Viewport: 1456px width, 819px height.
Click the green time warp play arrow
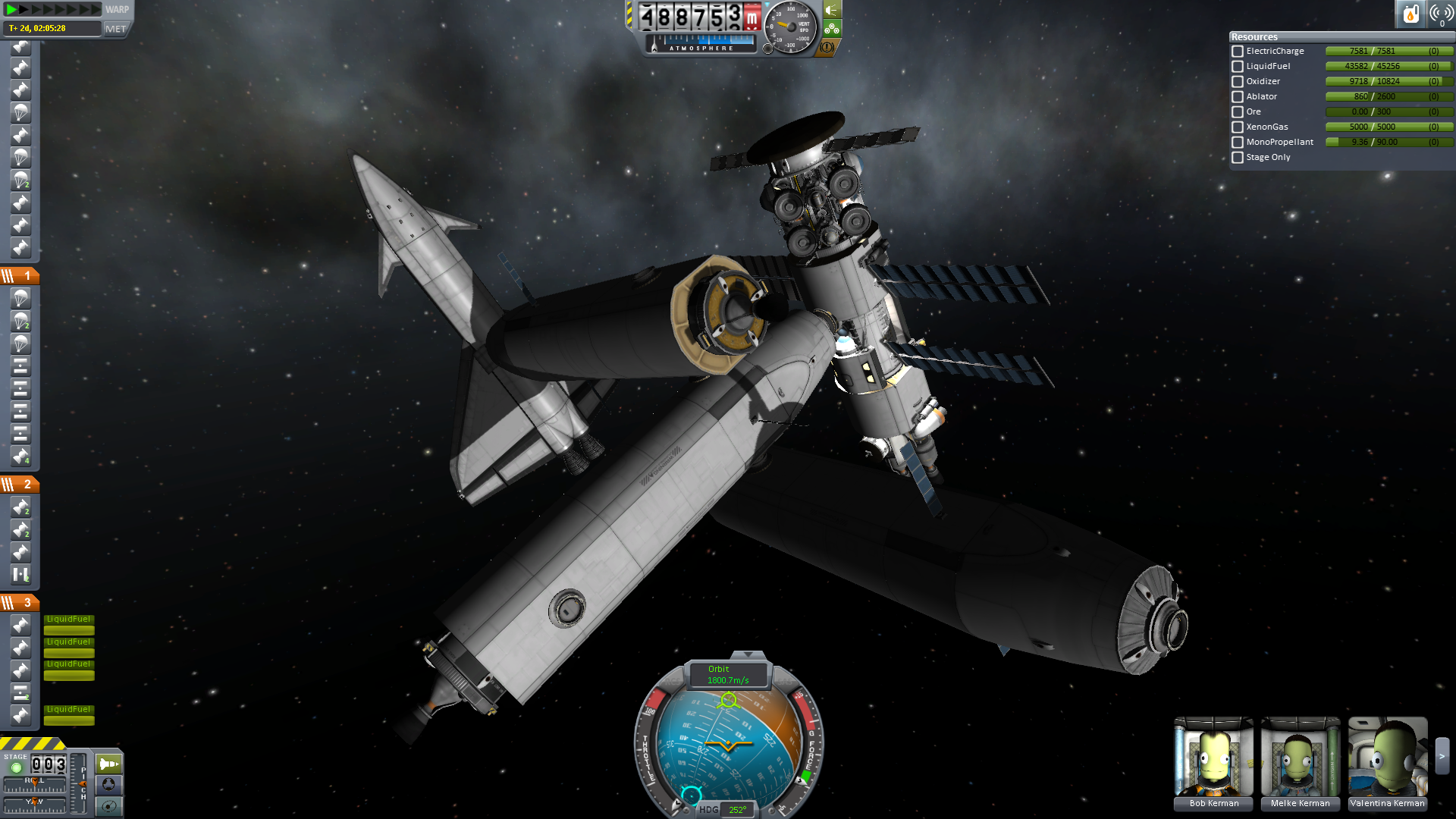tap(11, 9)
